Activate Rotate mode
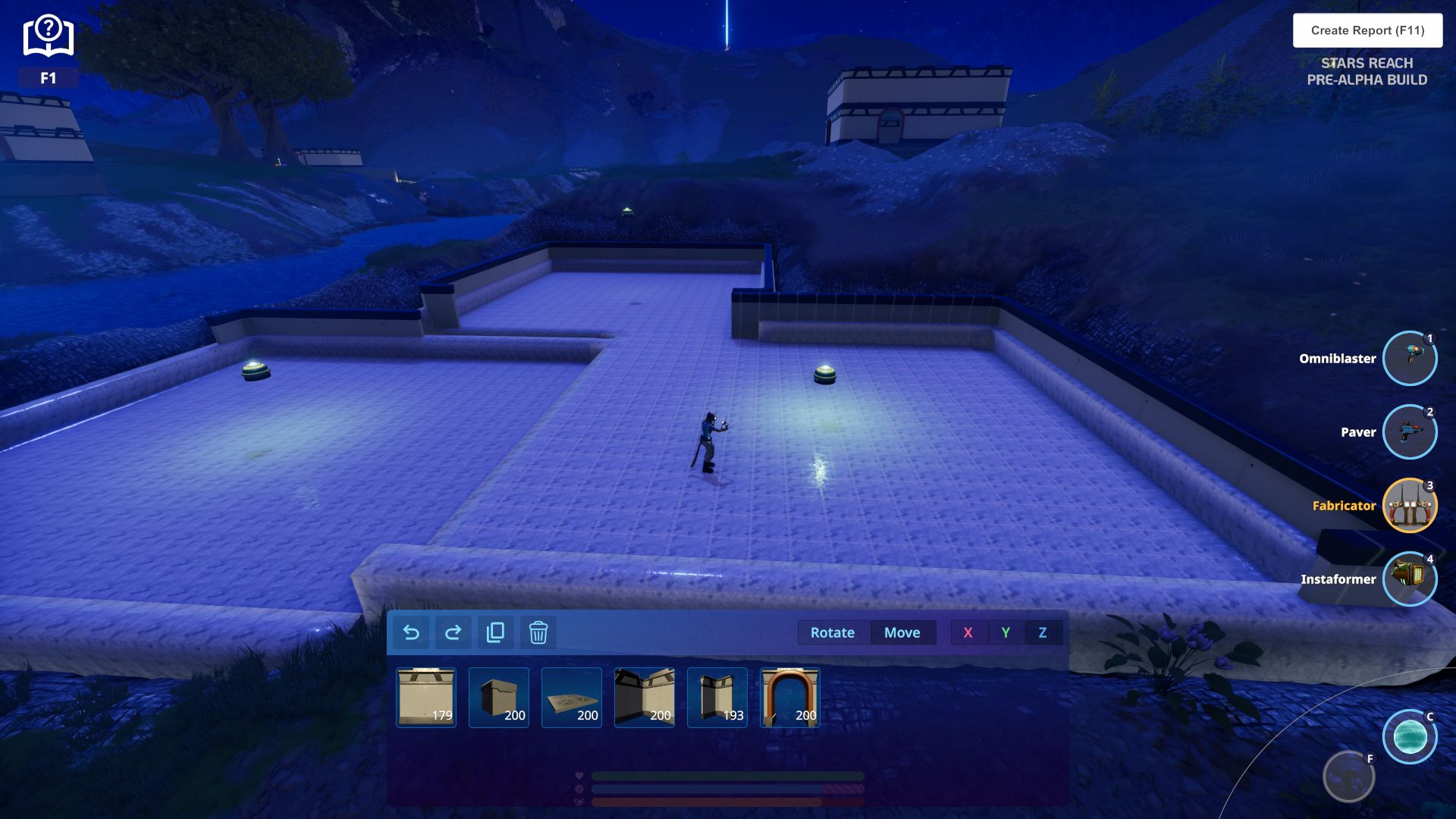Image resolution: width=1456 pixels, height=819 pixels. point(832,632)
